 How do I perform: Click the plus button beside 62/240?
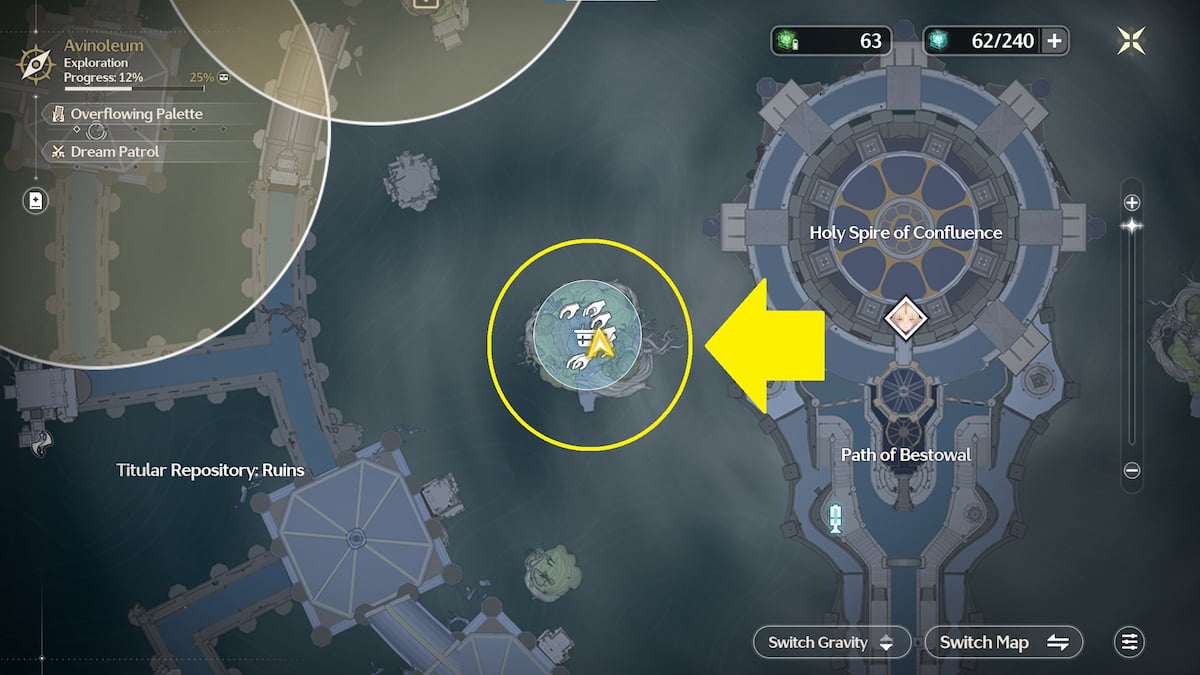click(x=1054, y=41)
